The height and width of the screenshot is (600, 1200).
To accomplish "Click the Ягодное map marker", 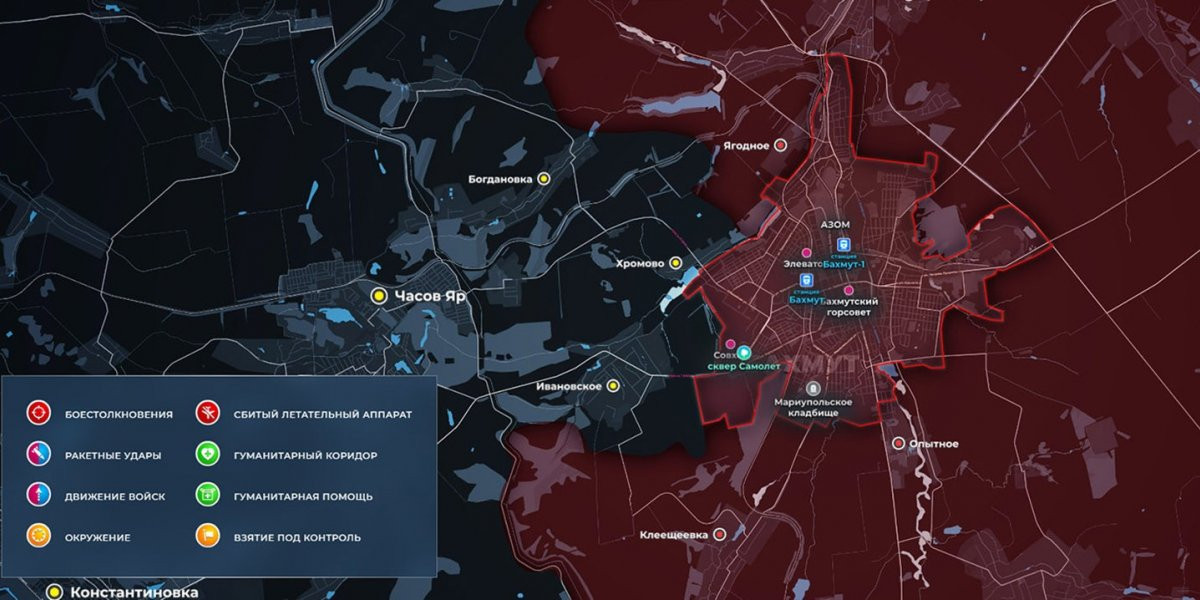I will click(781, 145).
